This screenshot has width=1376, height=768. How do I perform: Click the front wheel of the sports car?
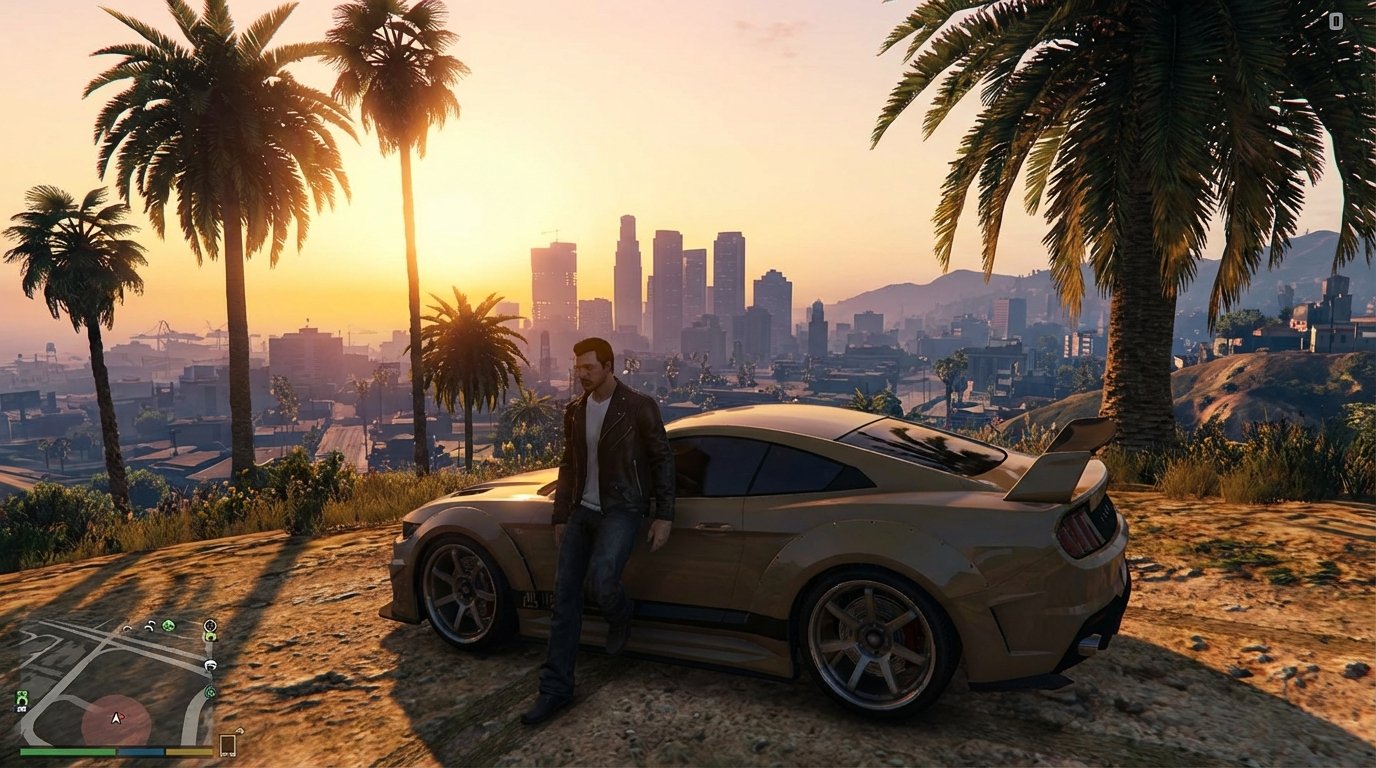[465, 590]
